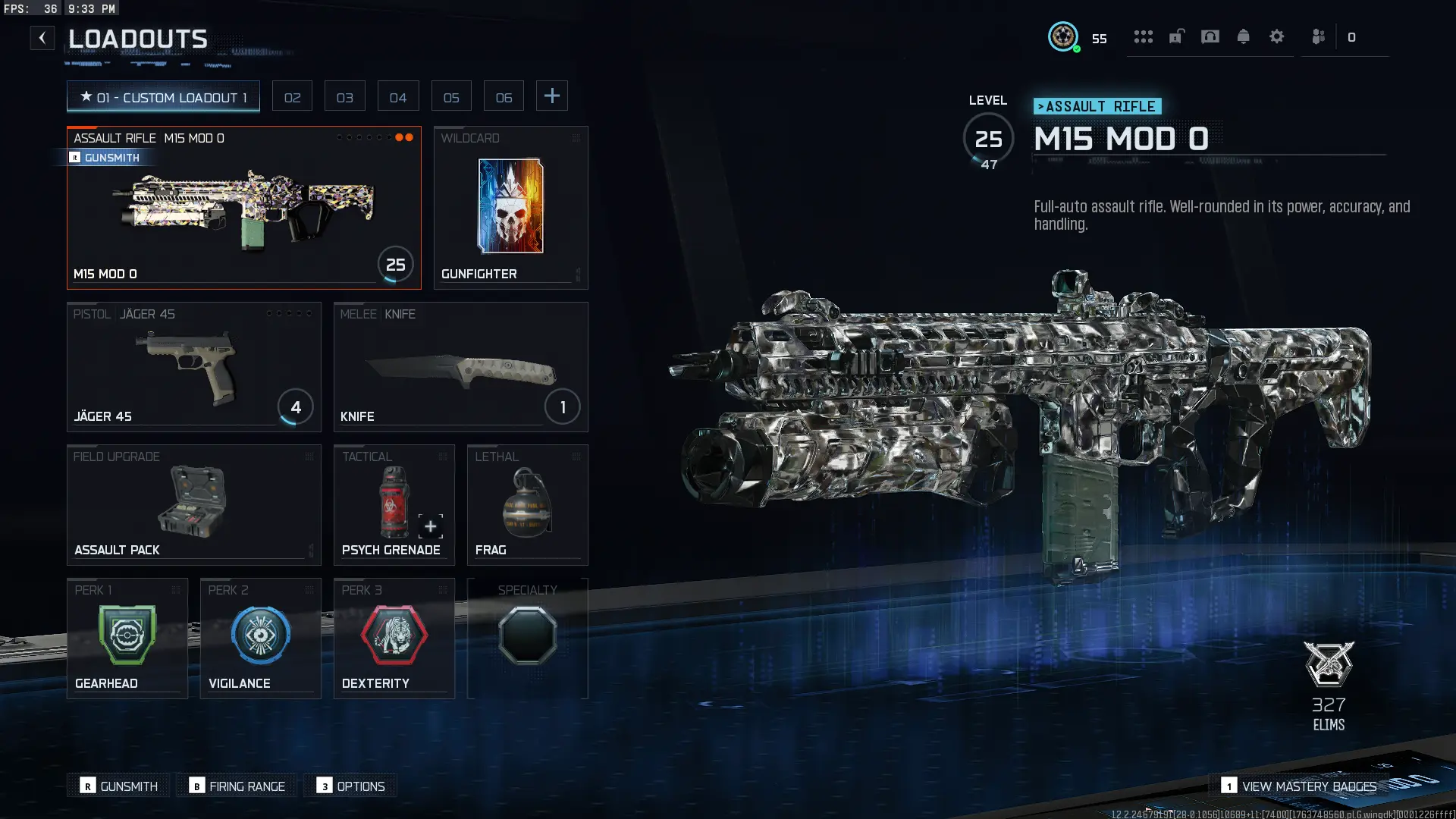The width and height of the screenshot is (1456, 819).
Task: Click the plus badge on Psych Grenade
Action: point(430,526)
